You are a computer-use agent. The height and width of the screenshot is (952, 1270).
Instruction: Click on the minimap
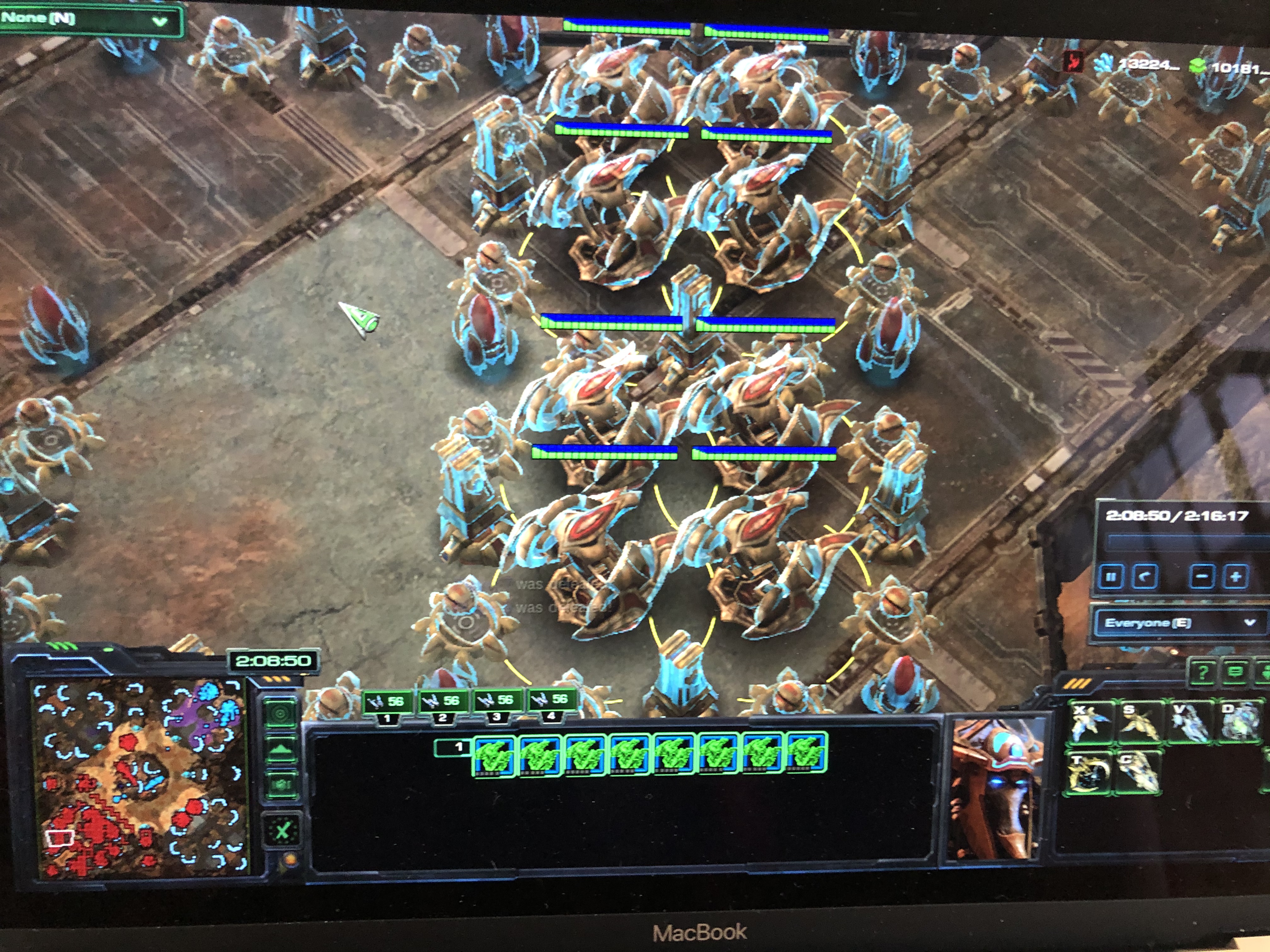click(x=141, y=778)
